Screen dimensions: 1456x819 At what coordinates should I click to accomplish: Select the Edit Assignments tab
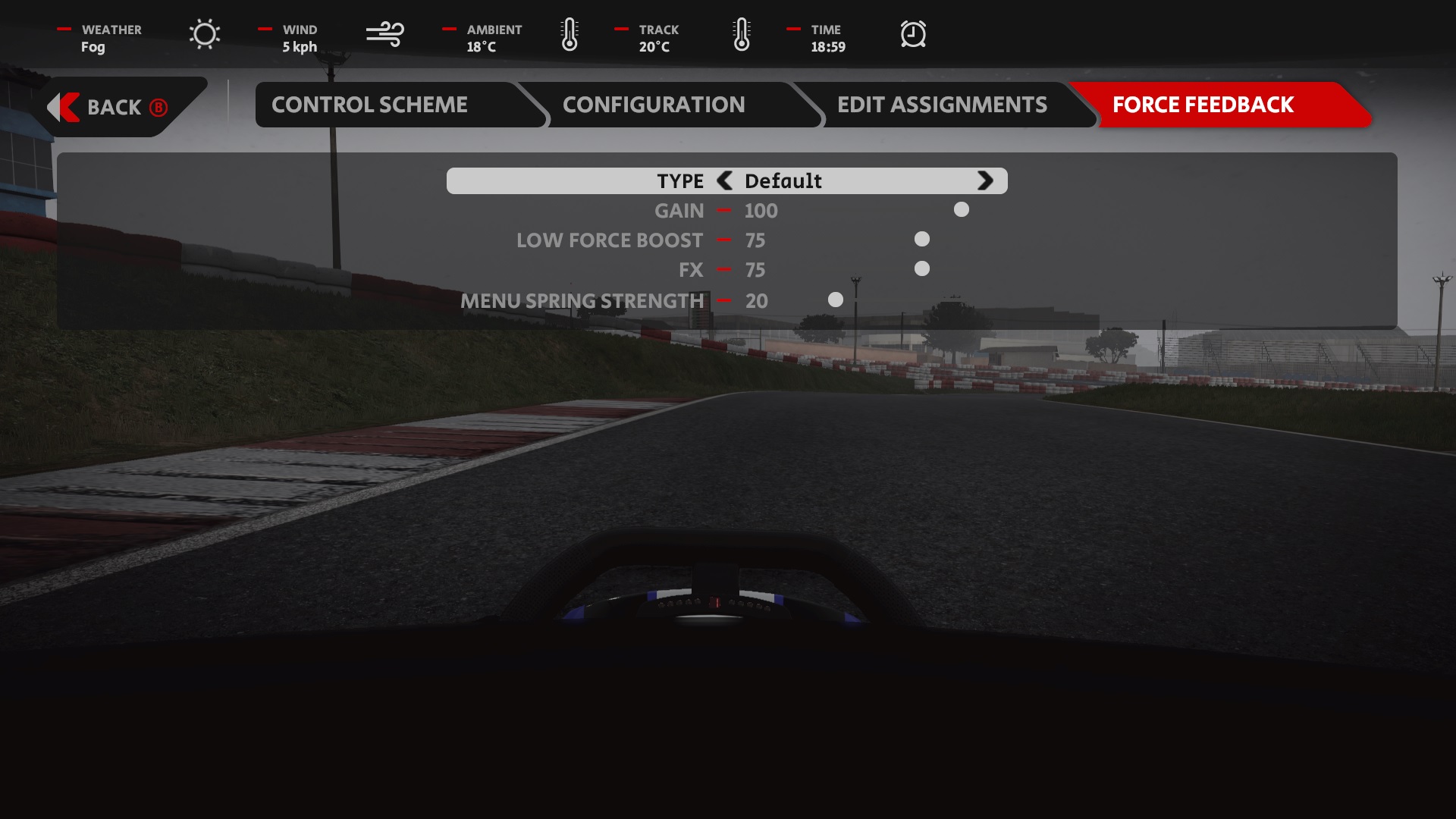point(941,105)
